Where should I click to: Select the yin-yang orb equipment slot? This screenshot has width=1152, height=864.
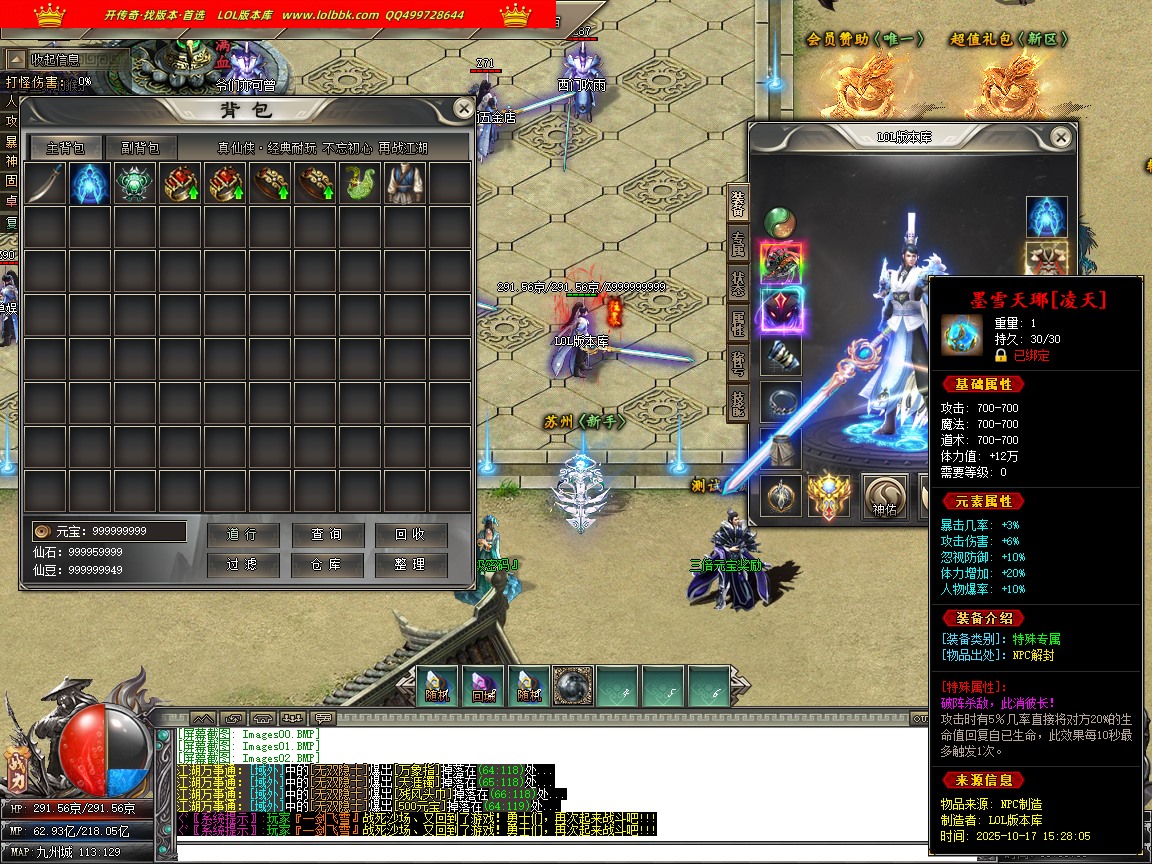(x=780, y=222)
